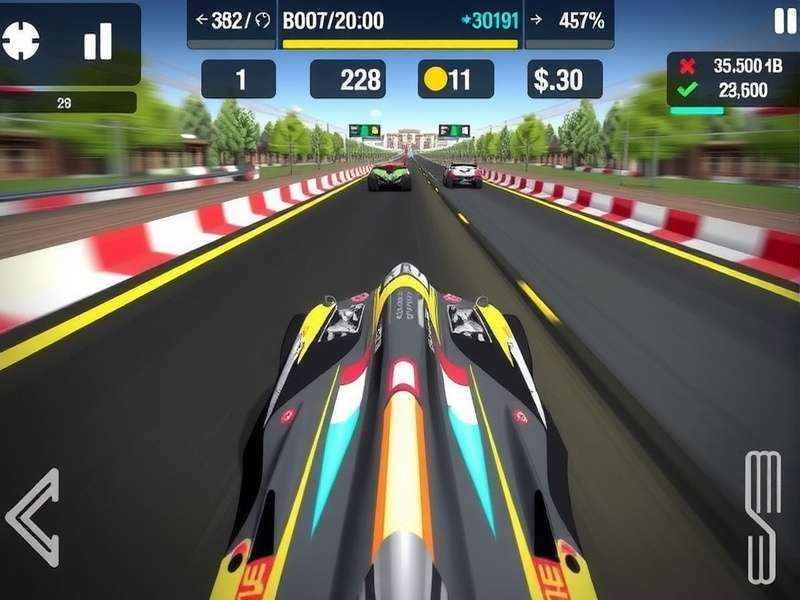Pause the race
Screen dimensions: 800x600
point(781,21)
